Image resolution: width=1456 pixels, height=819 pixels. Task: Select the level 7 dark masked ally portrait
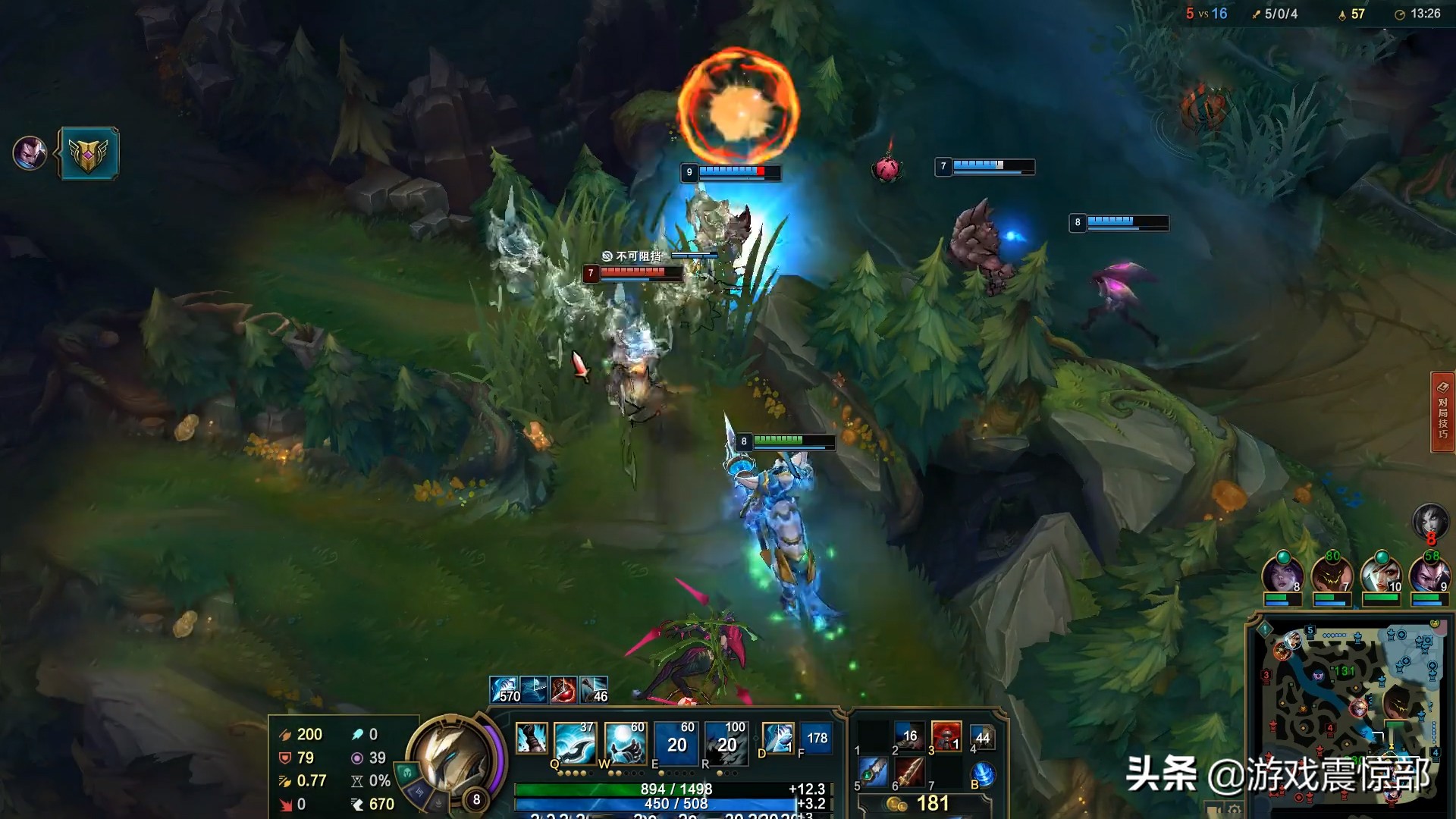pos(1332,574)
